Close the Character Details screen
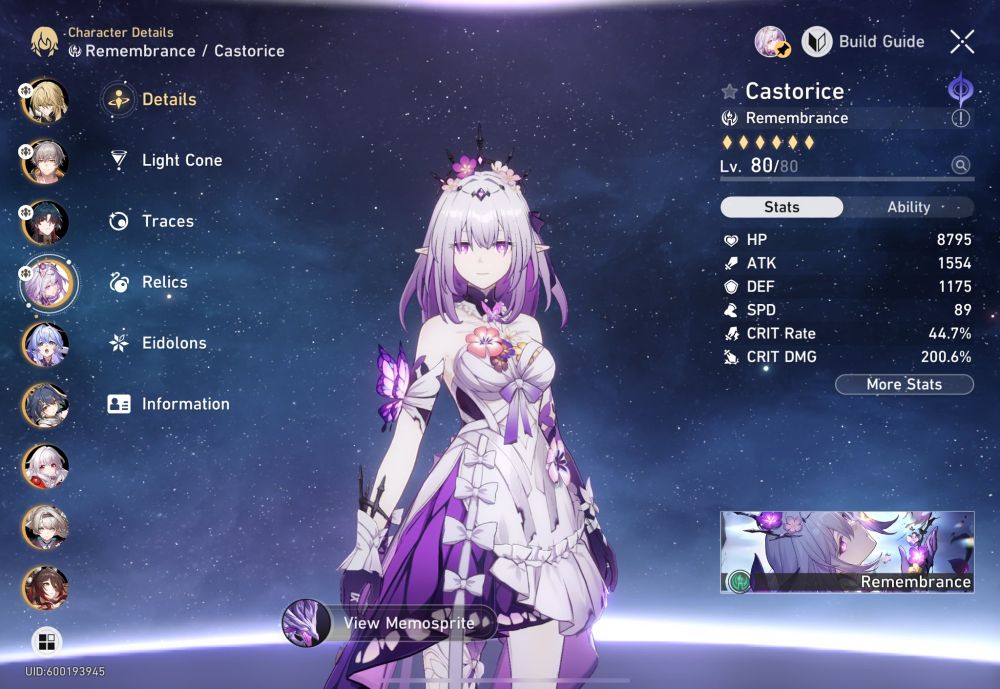1000x689 pixels. [962, 42]
